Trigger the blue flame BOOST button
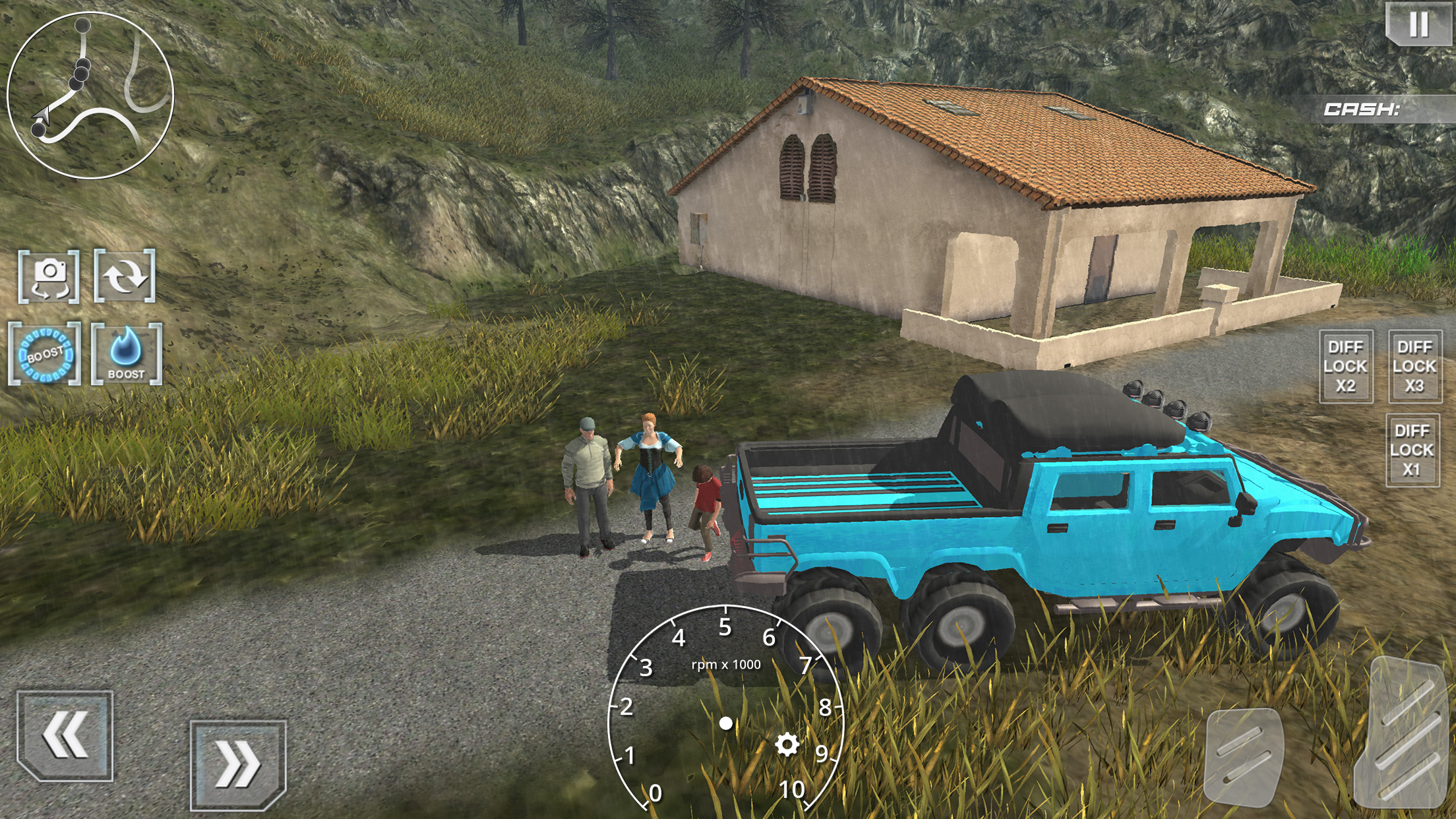The width and height of the screenshot is (1456, 819). pos(126,354)
